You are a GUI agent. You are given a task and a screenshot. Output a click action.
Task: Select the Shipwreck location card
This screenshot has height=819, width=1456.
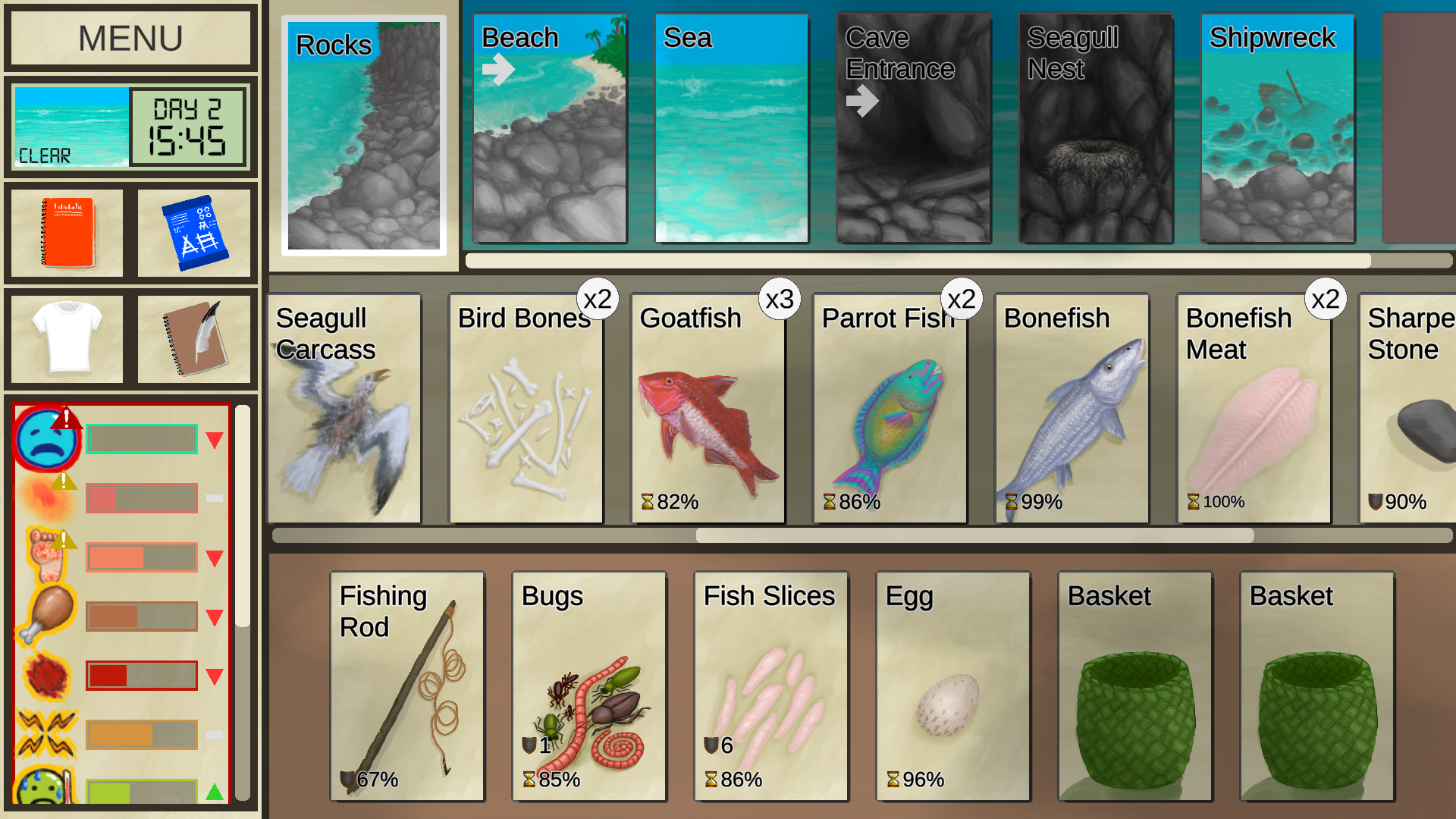click(1276, 127)
